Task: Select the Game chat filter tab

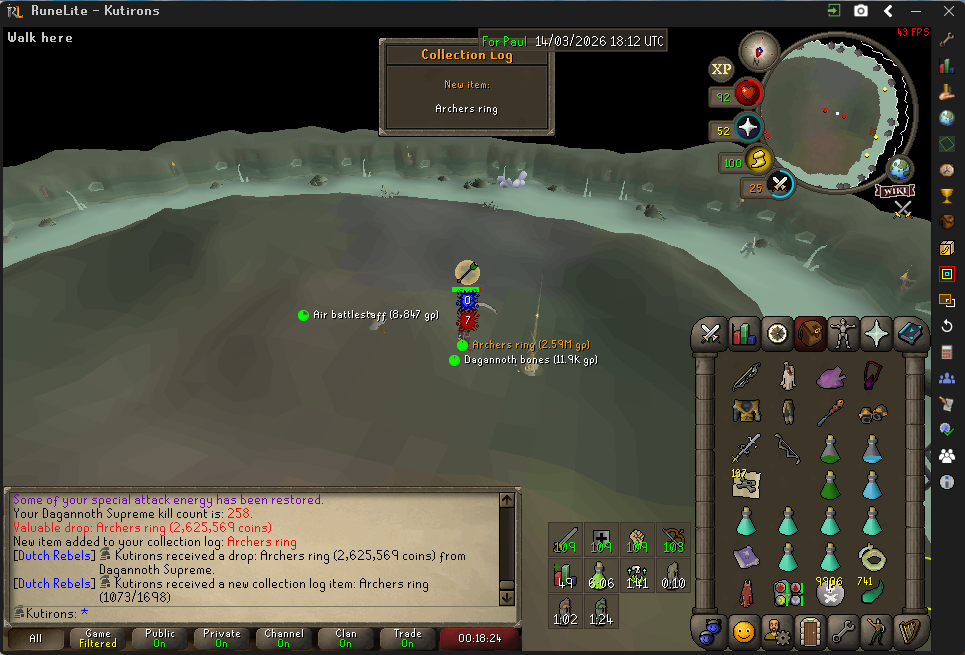Action: pos(97,638)
